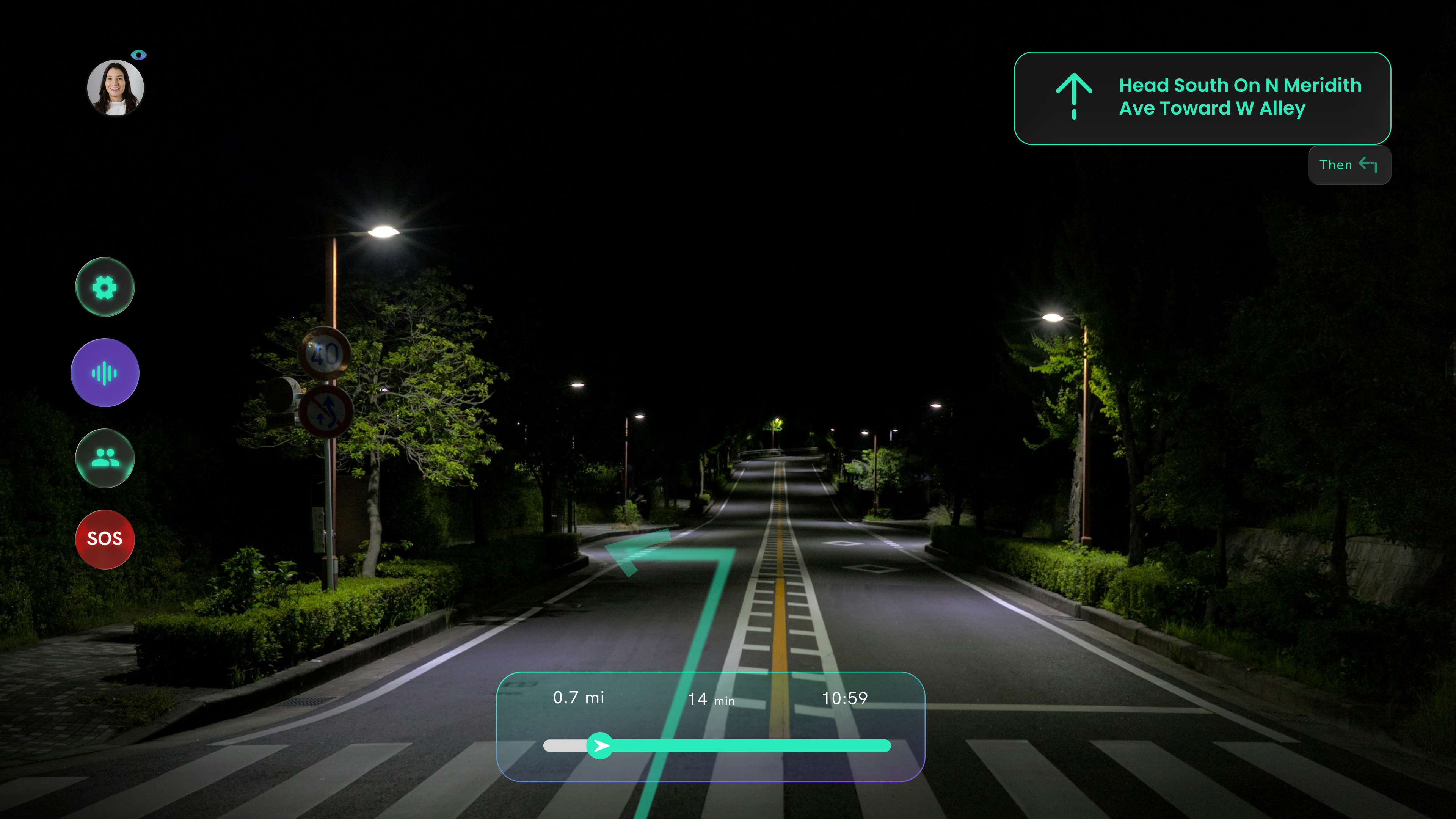1456x819 pixels.
Task: Trigger the red SOS emergency button
Action: click(x=105, y=539)
